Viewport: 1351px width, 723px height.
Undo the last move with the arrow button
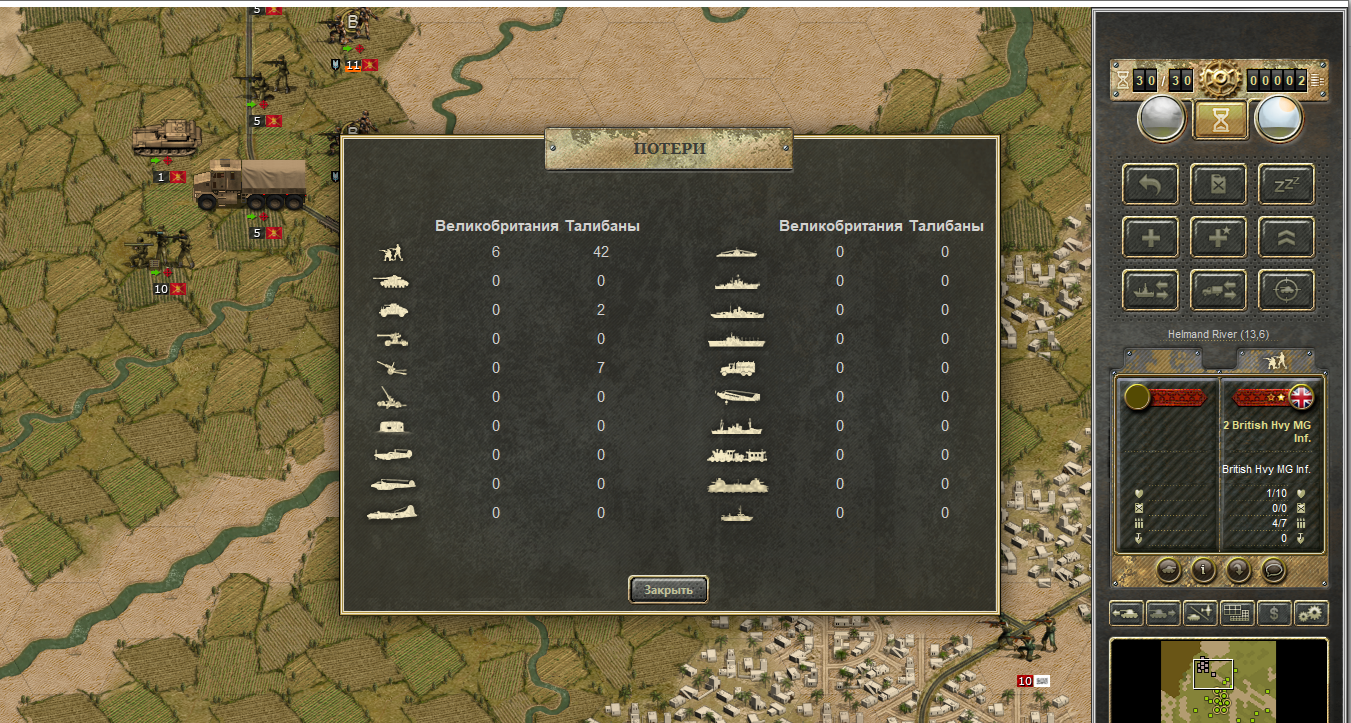(1151, 184)
